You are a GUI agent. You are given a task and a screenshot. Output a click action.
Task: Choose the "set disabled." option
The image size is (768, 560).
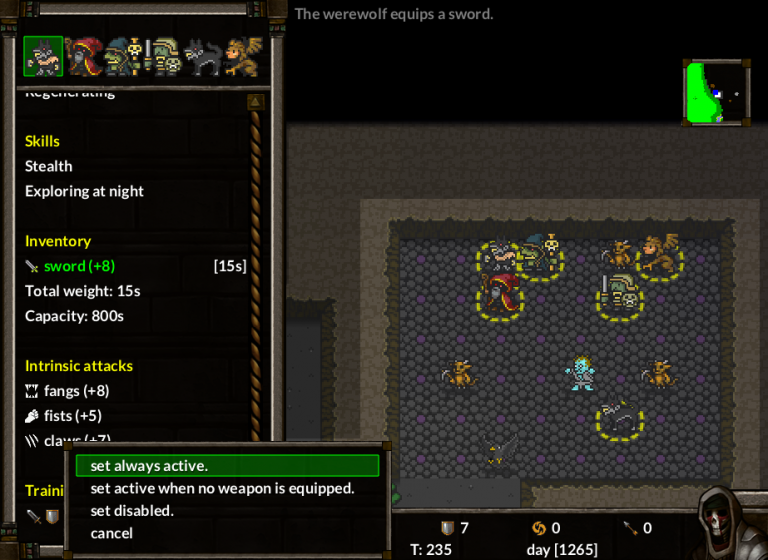pyautogui.click(x=132, y=510)
